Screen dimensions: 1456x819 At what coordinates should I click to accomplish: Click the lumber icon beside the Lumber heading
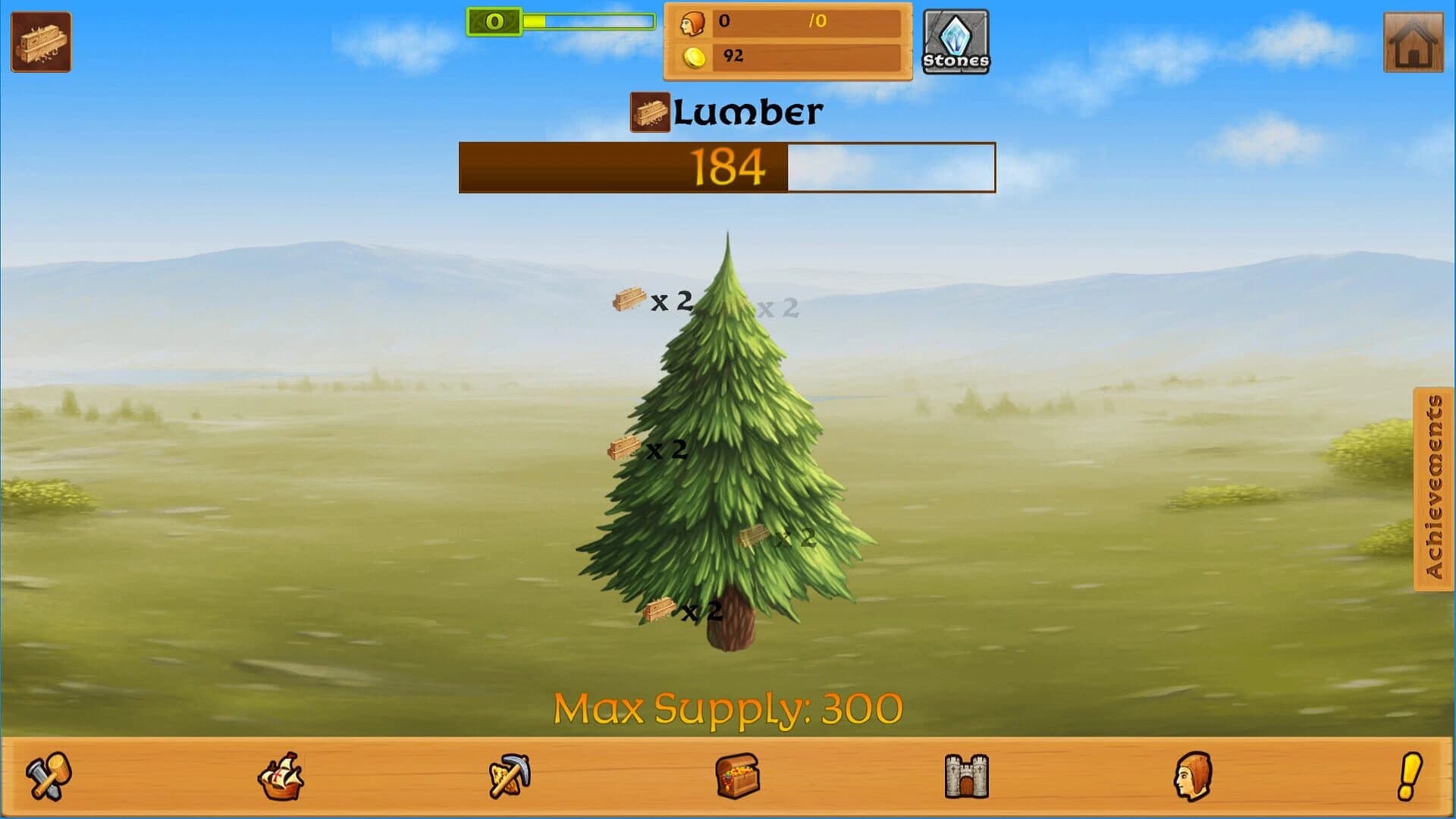point(650,112)
